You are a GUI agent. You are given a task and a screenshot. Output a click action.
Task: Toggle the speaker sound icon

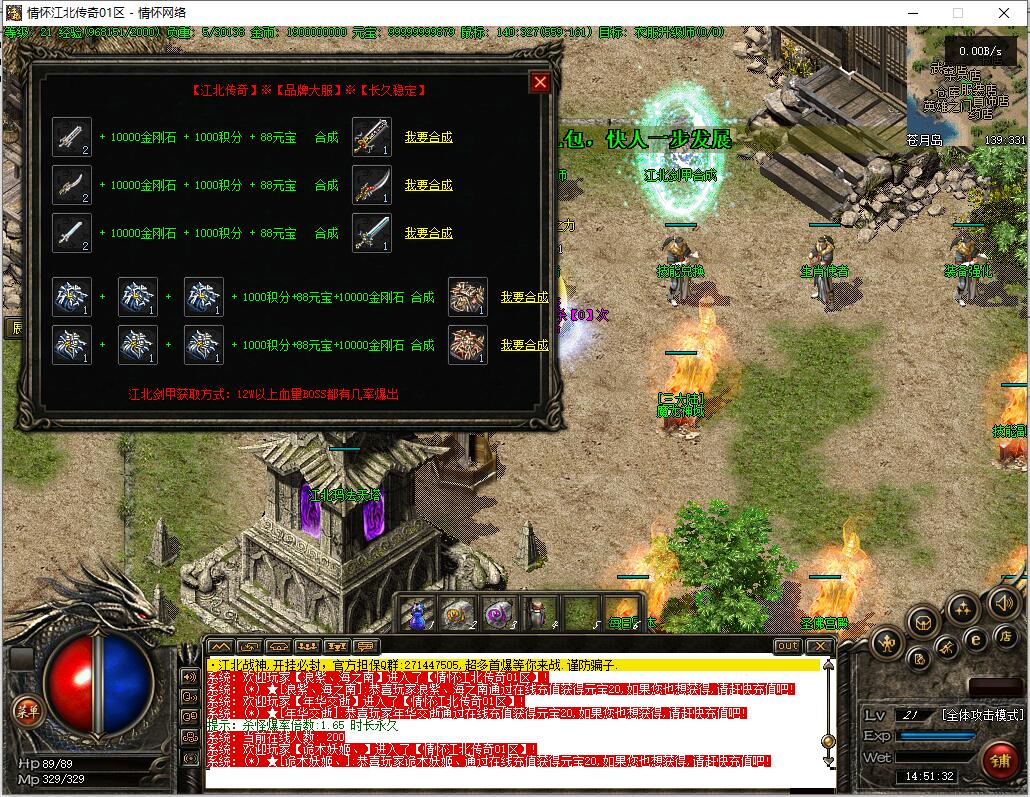(1004, 603)
